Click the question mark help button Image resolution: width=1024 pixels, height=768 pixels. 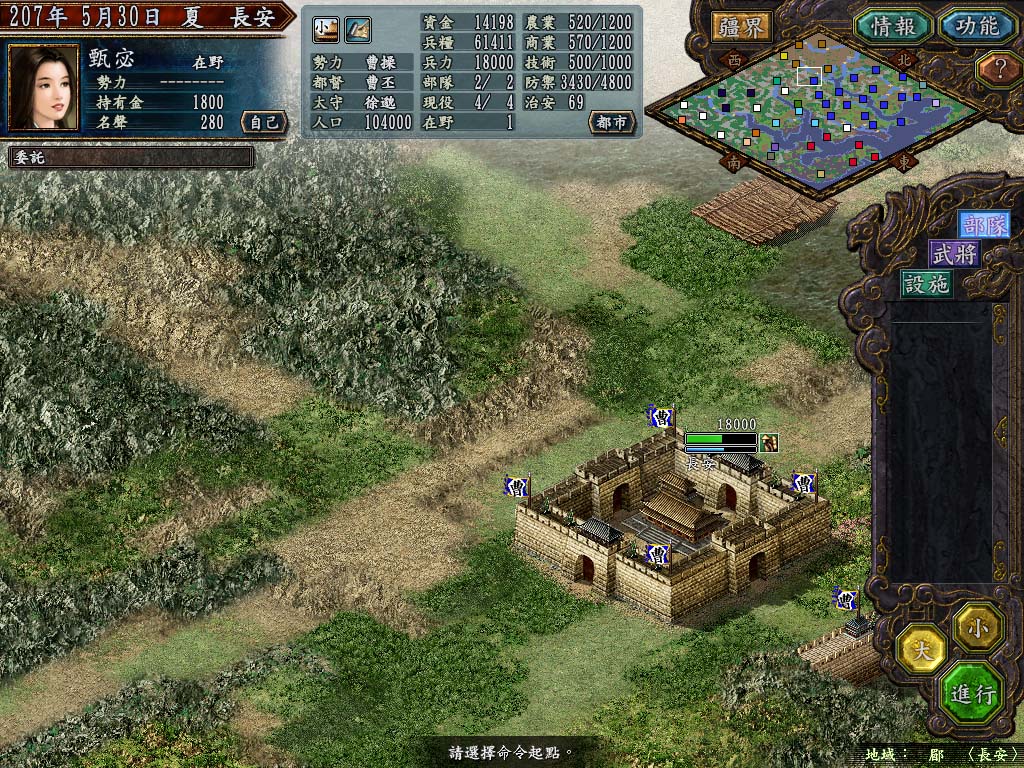[996, 68]
